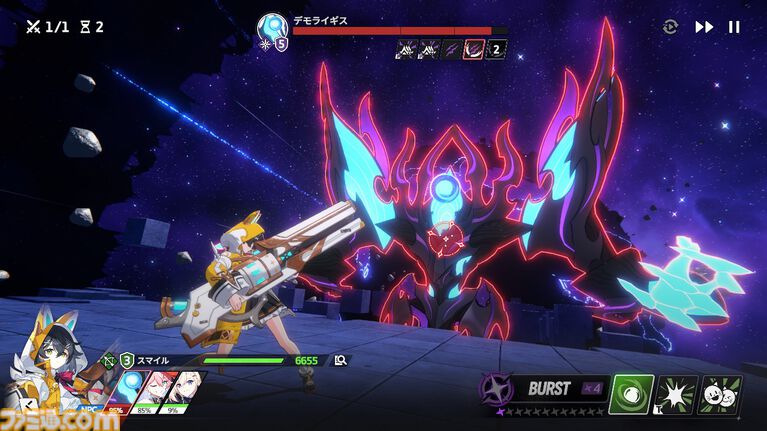Toggle fast-forward battle speed
The width and height of the screenshot is (767, 431).
click(x=704, y=27)
